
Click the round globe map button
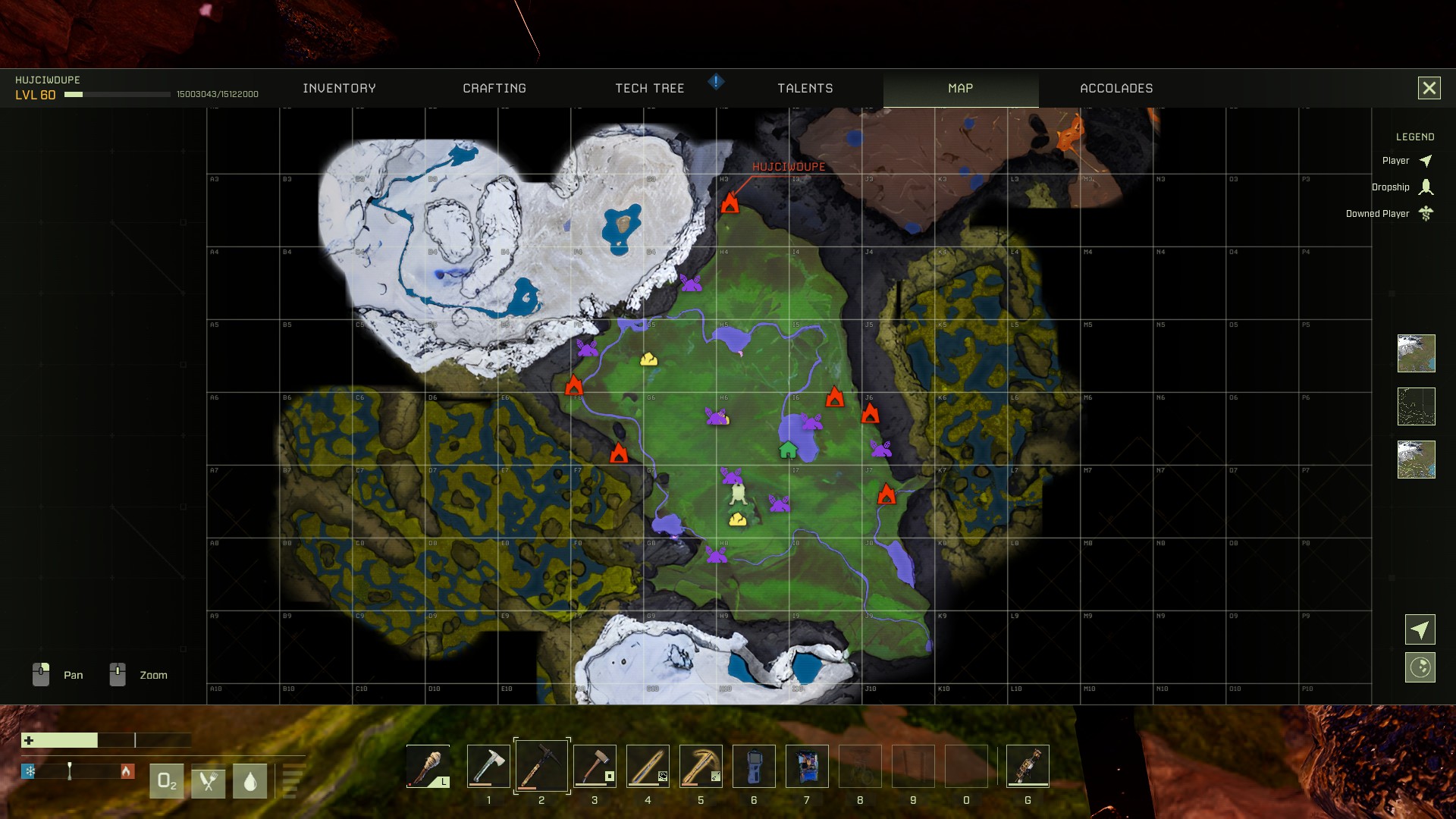(1420, 667)
